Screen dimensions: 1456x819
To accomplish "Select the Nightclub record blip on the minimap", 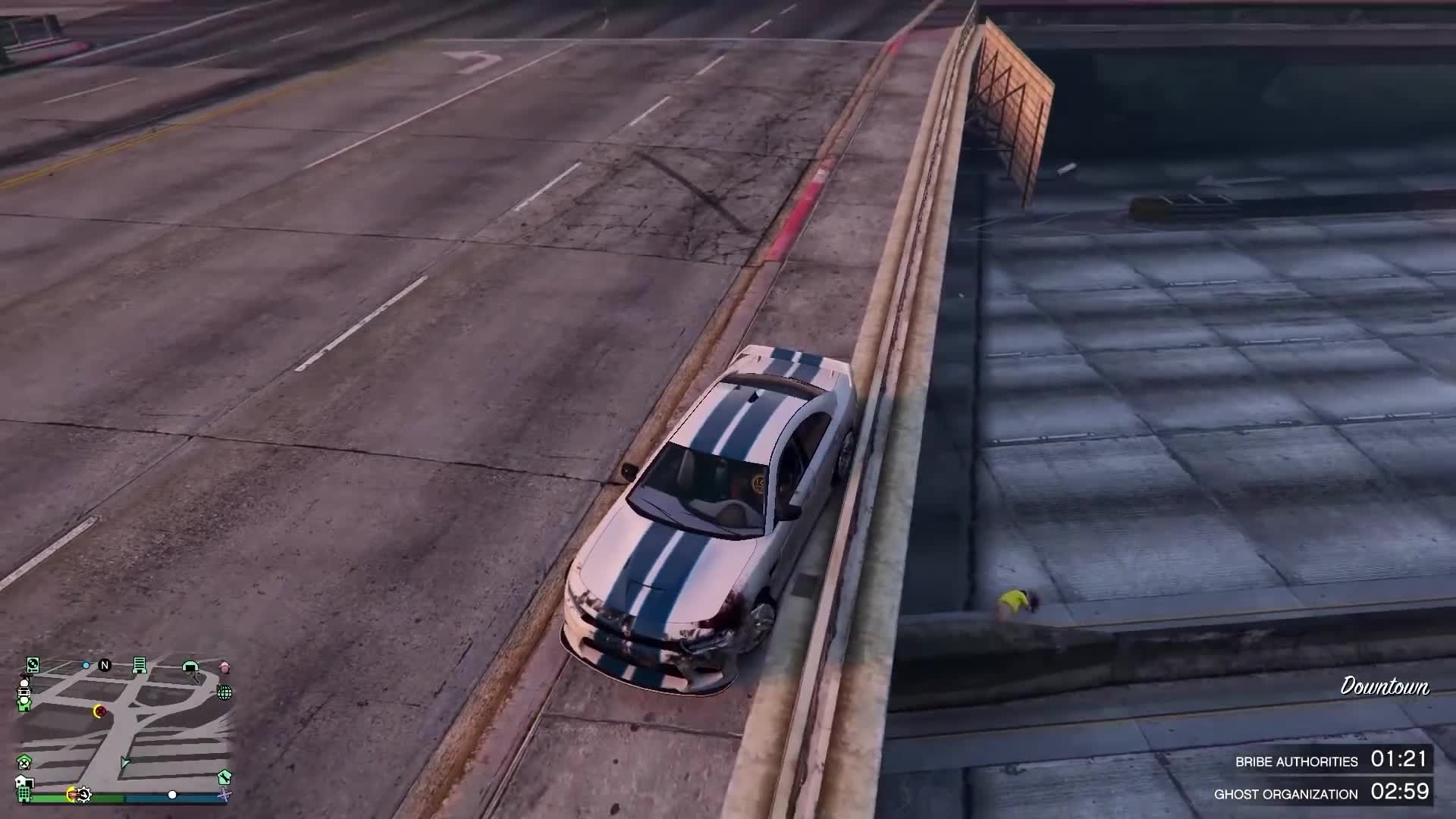I will click(x=33, y=665).
